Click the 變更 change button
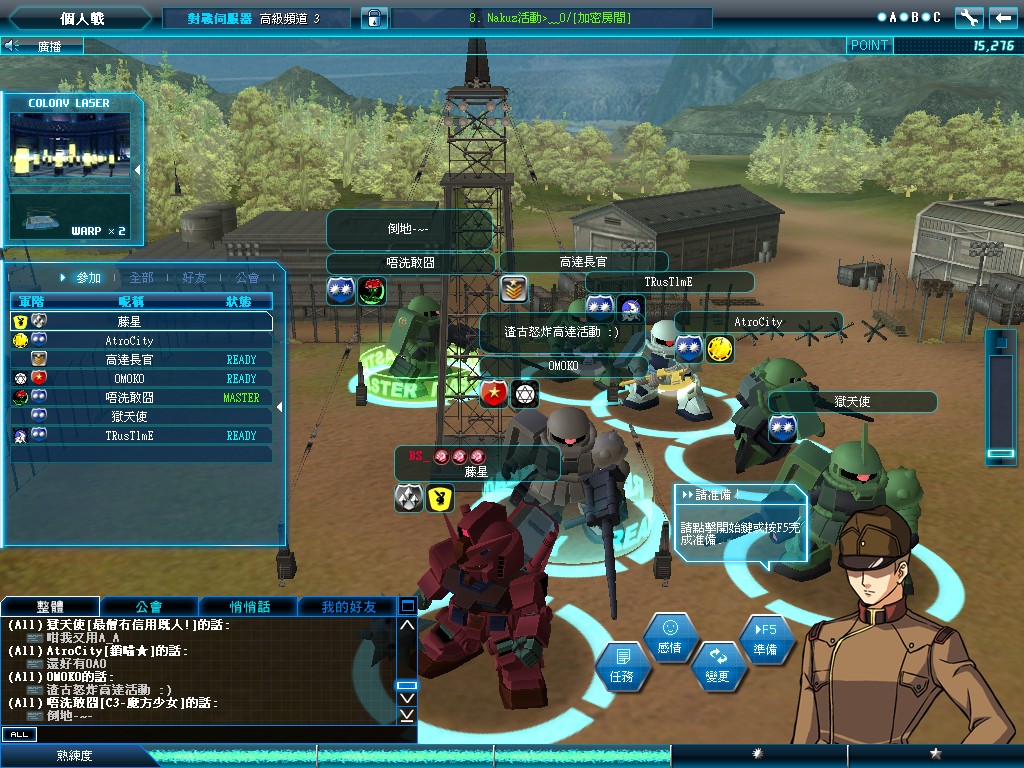 click(x=718, y=665)
